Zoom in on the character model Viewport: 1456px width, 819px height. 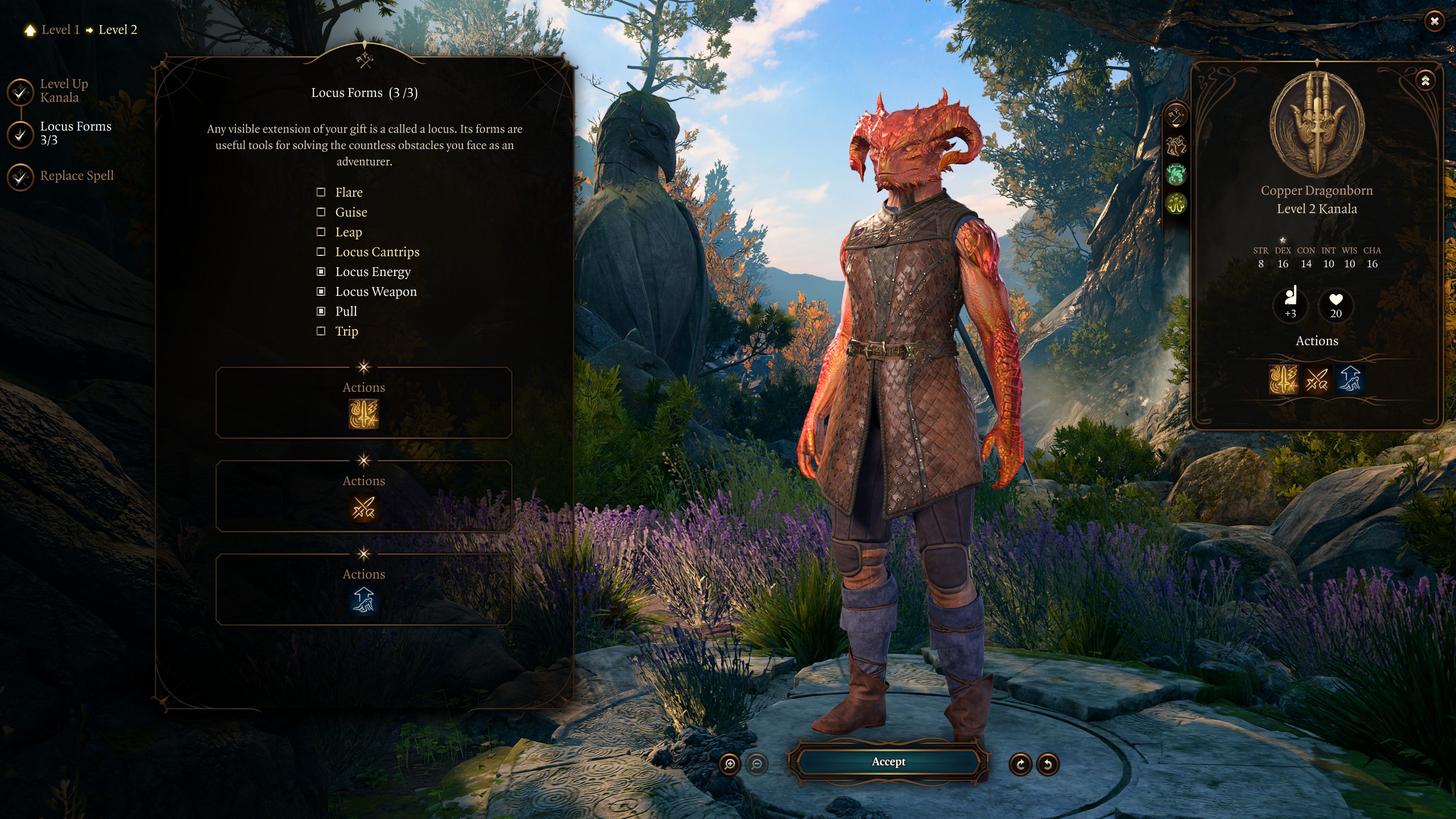pos(730,764)
